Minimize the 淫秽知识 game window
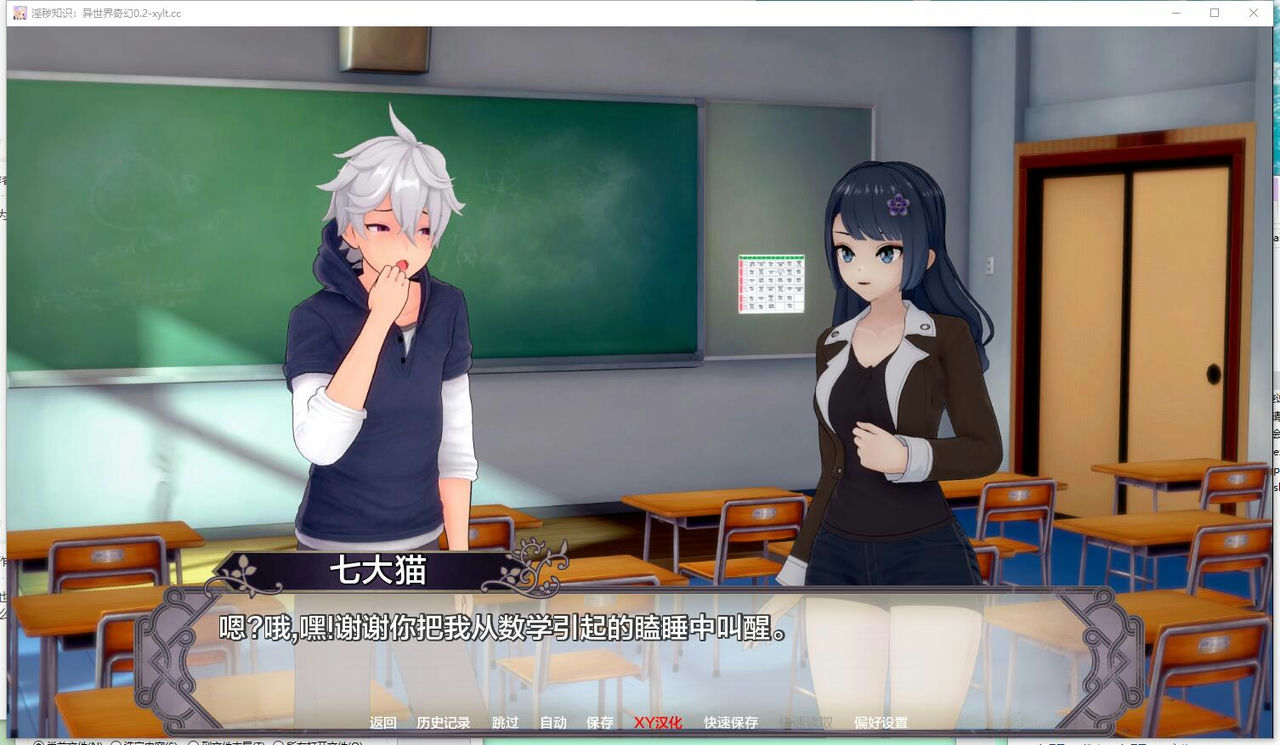The image size is (1280, 745). click(x=1173, y=13)
